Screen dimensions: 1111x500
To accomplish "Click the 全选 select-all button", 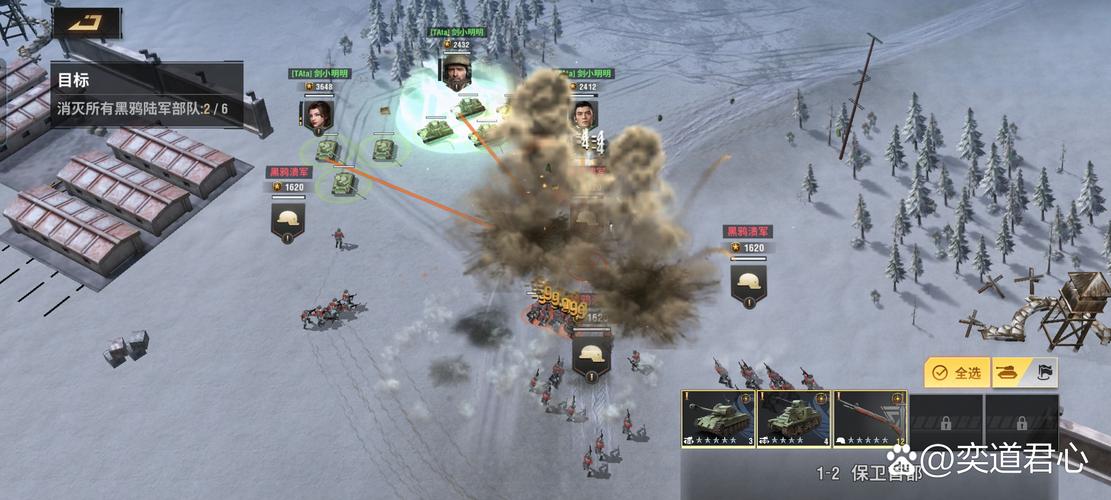I will click(957, 373).
